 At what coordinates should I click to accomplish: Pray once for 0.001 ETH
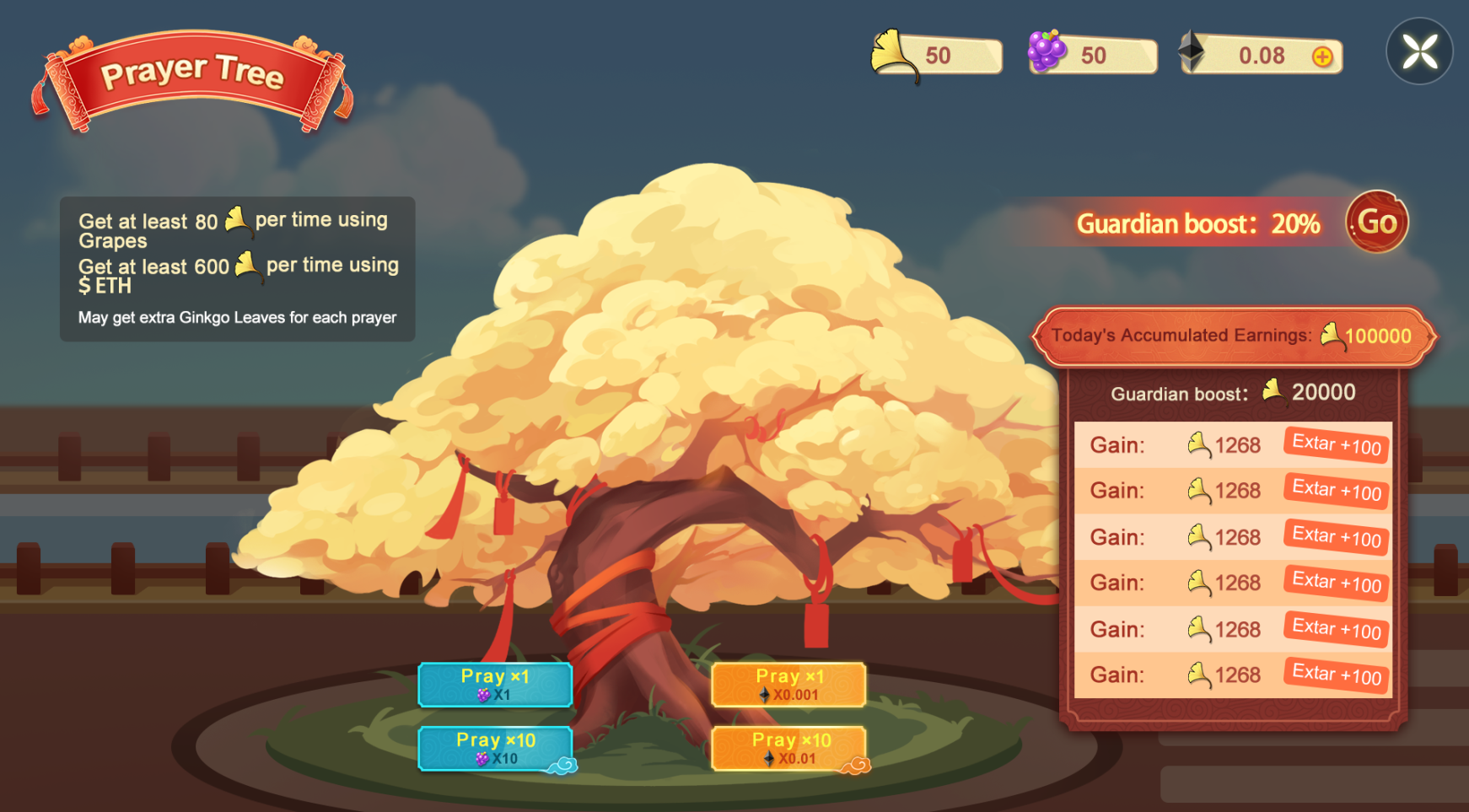[788, 684]
